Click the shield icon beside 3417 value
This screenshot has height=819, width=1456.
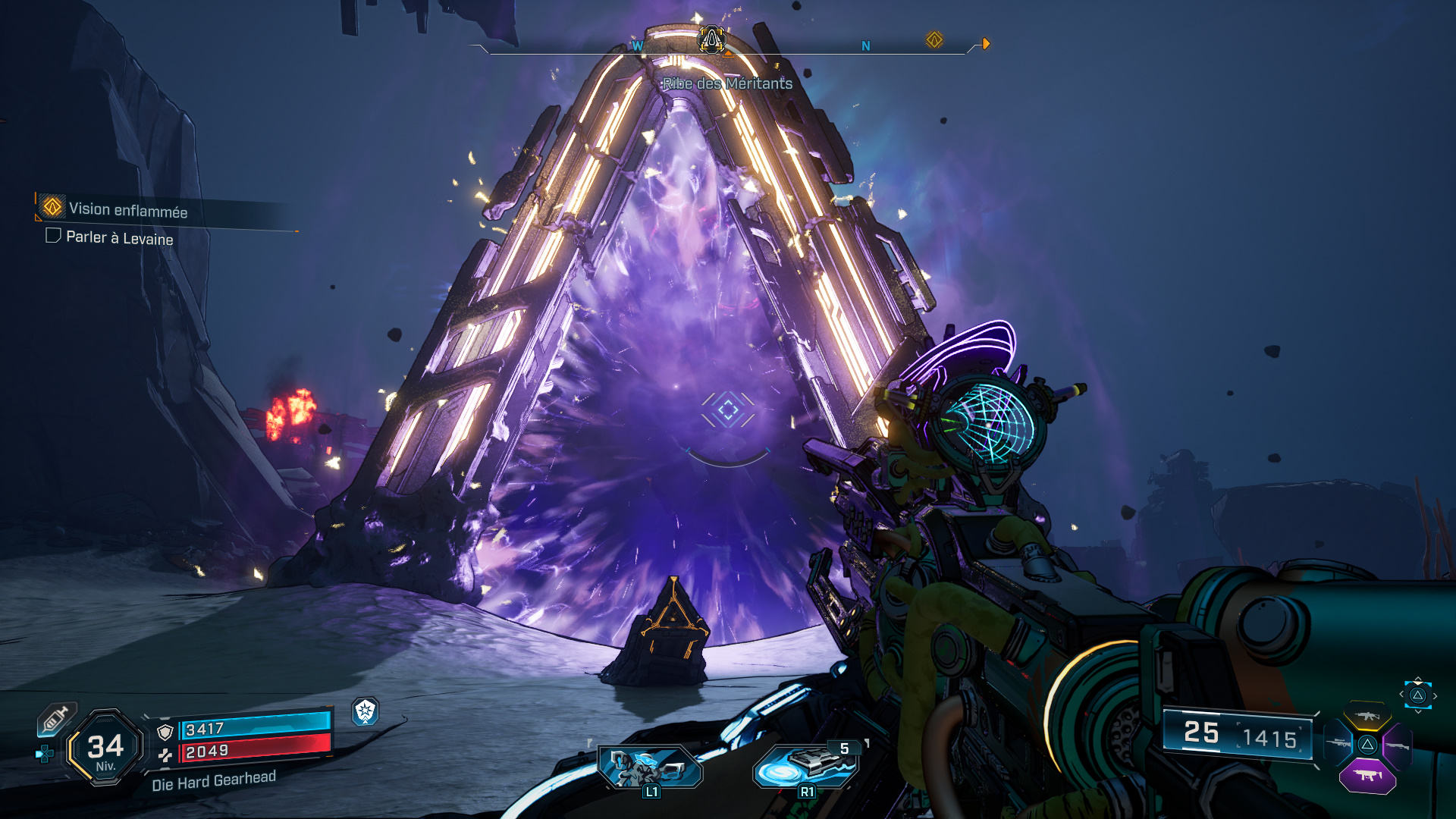(165, 732)
